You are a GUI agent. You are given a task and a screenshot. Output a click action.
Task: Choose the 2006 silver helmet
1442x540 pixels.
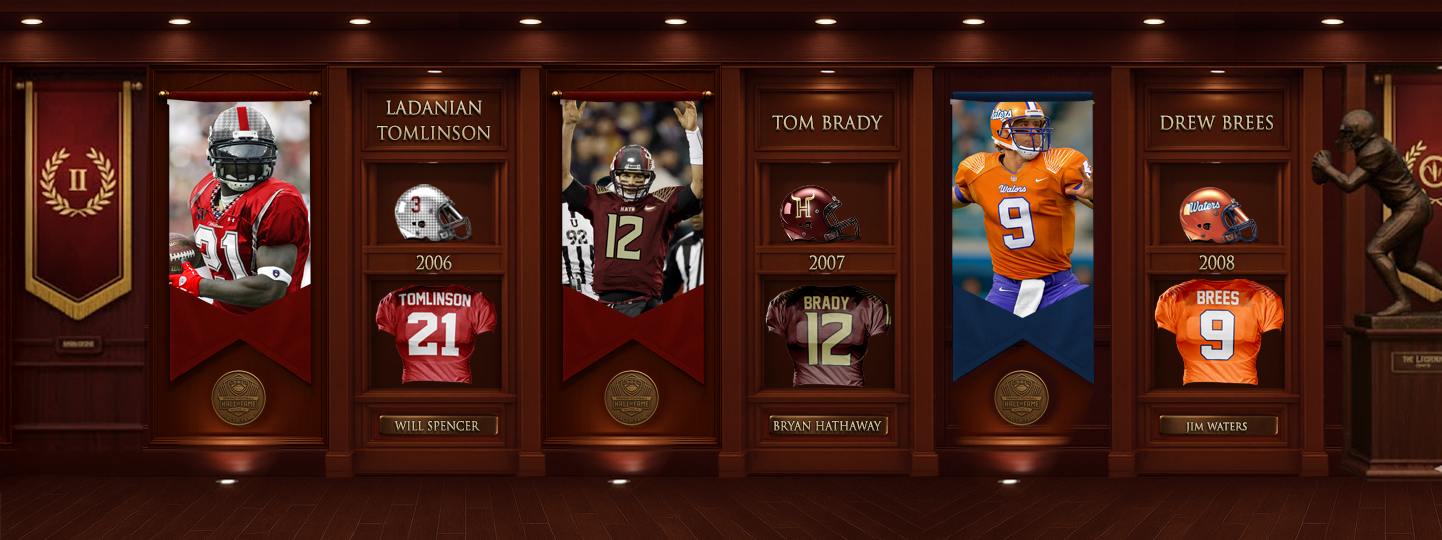(x=432, y=213)
